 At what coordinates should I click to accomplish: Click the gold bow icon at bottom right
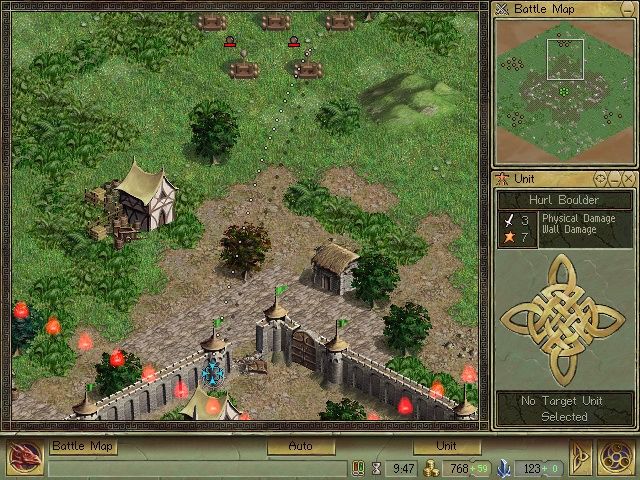(581, 457)
